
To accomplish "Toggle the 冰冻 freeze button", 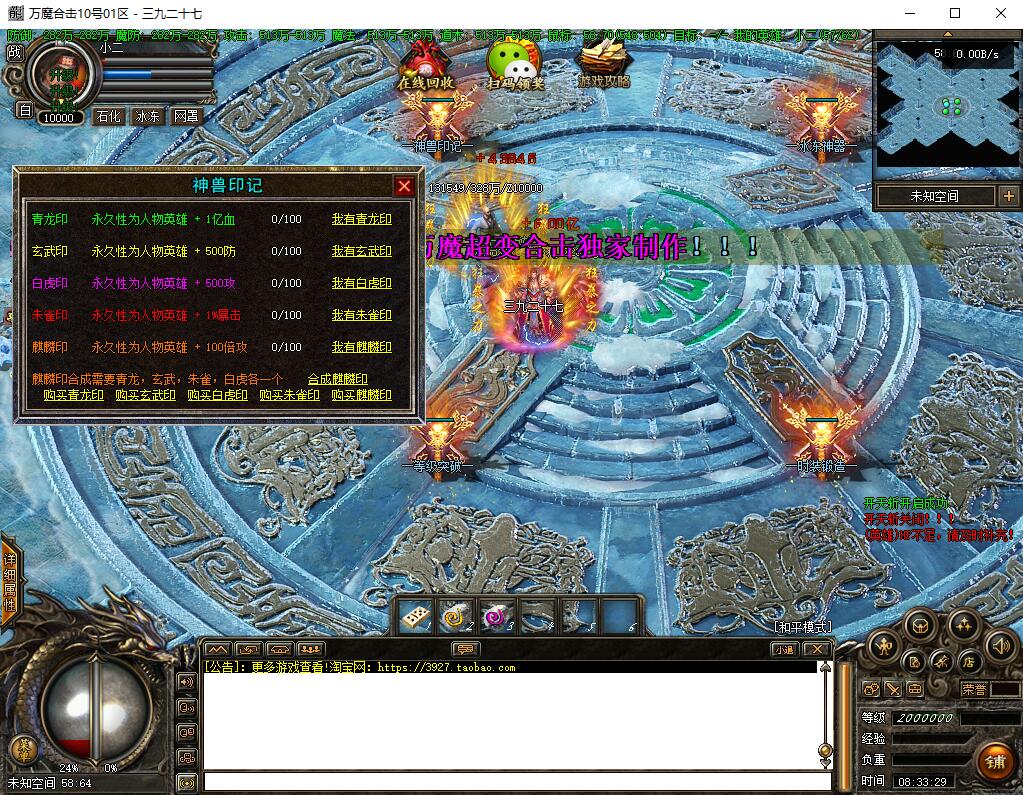I will [x=147, y=116].
